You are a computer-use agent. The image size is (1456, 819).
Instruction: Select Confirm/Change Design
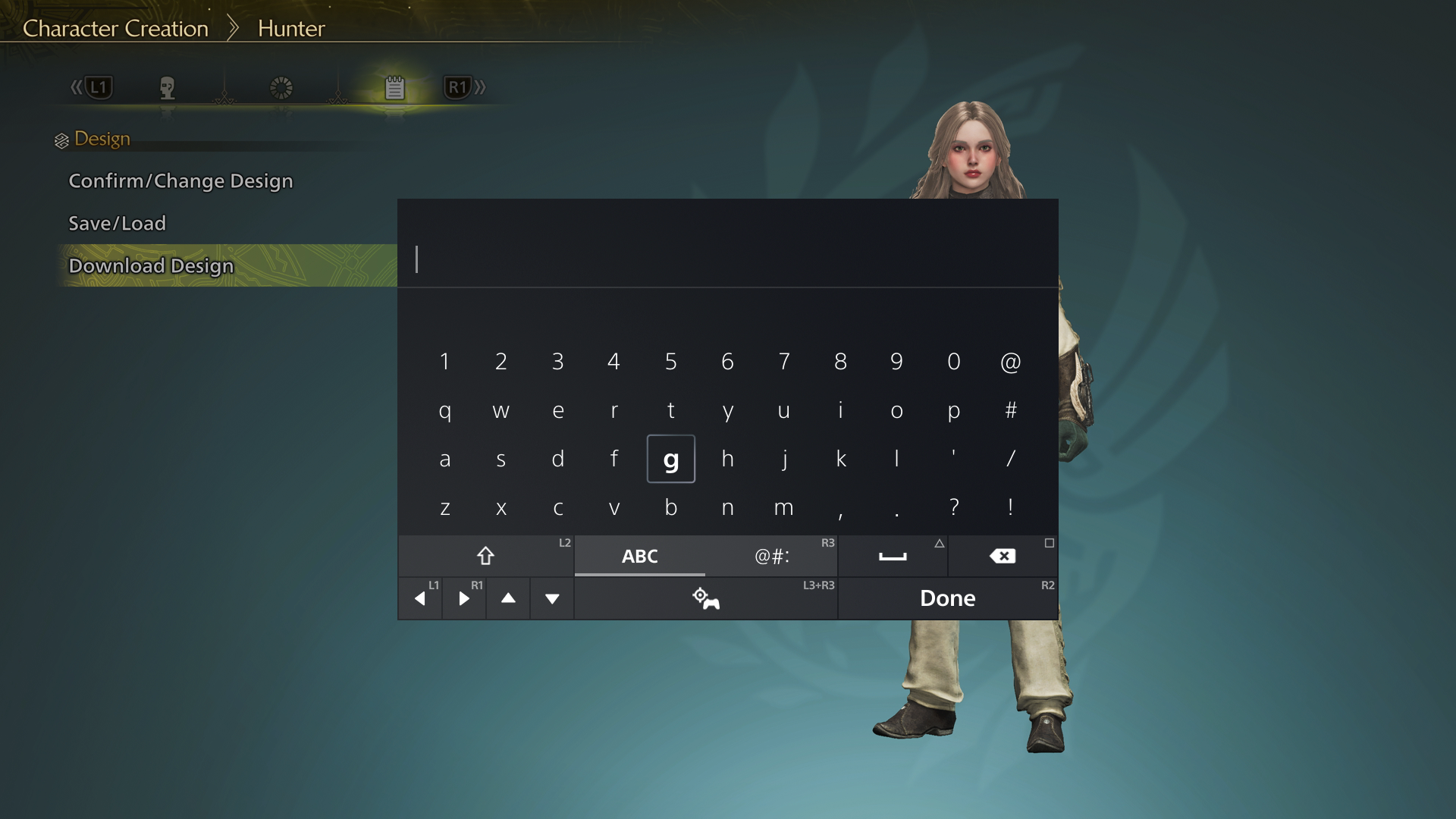pyautogui.click(x=180, y=181)
